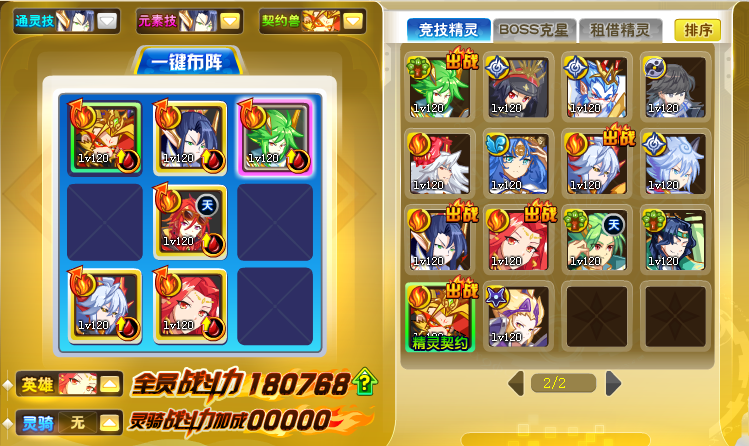Click the green question mark help icon
Image resolution: width=749 pixels, height=446 pixels.
(x=367, y=380)
